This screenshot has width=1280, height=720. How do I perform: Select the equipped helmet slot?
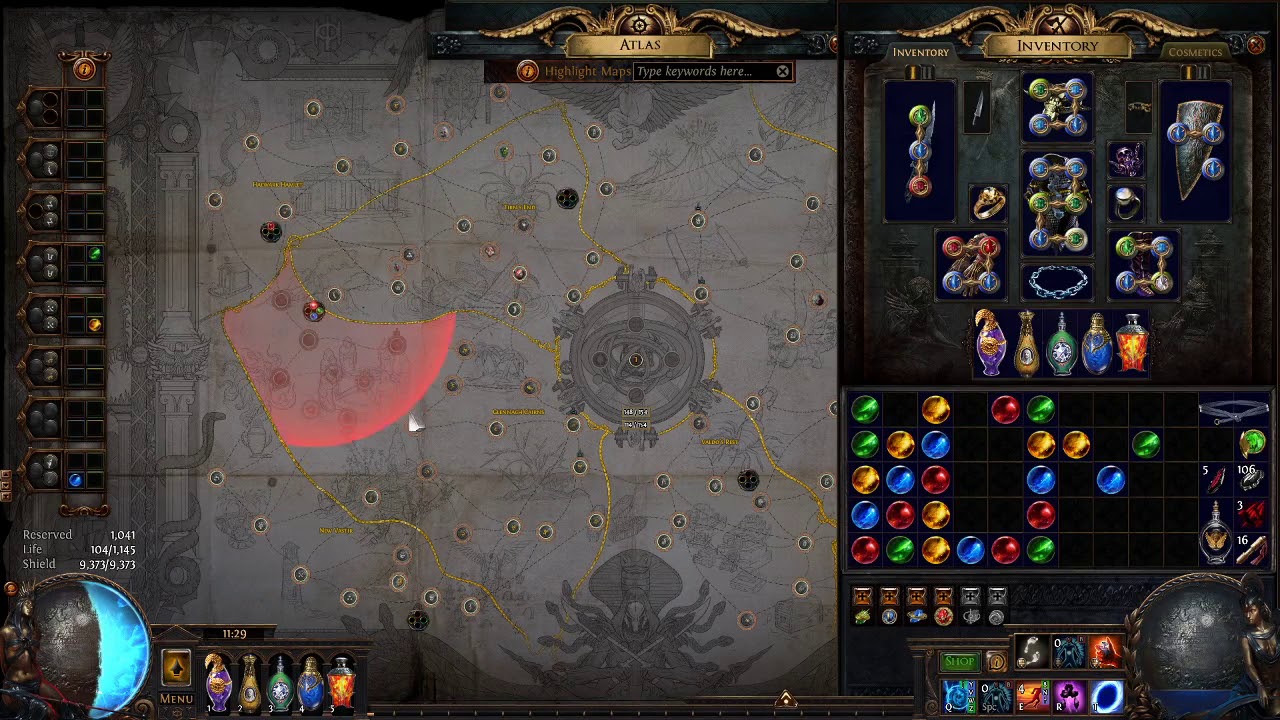point(1057,106)
